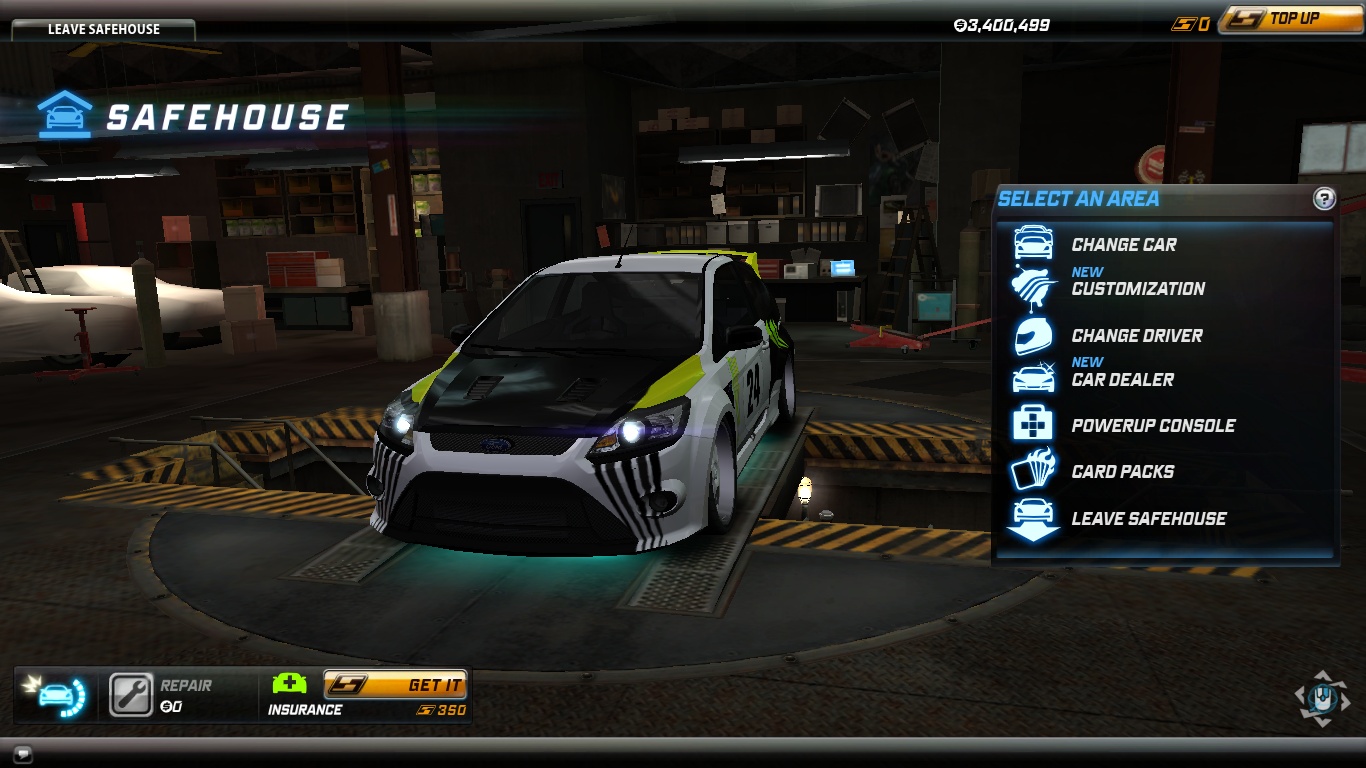Open the chat bubble icon in bottom bar
1366x768 pixels.
point(24,753)
